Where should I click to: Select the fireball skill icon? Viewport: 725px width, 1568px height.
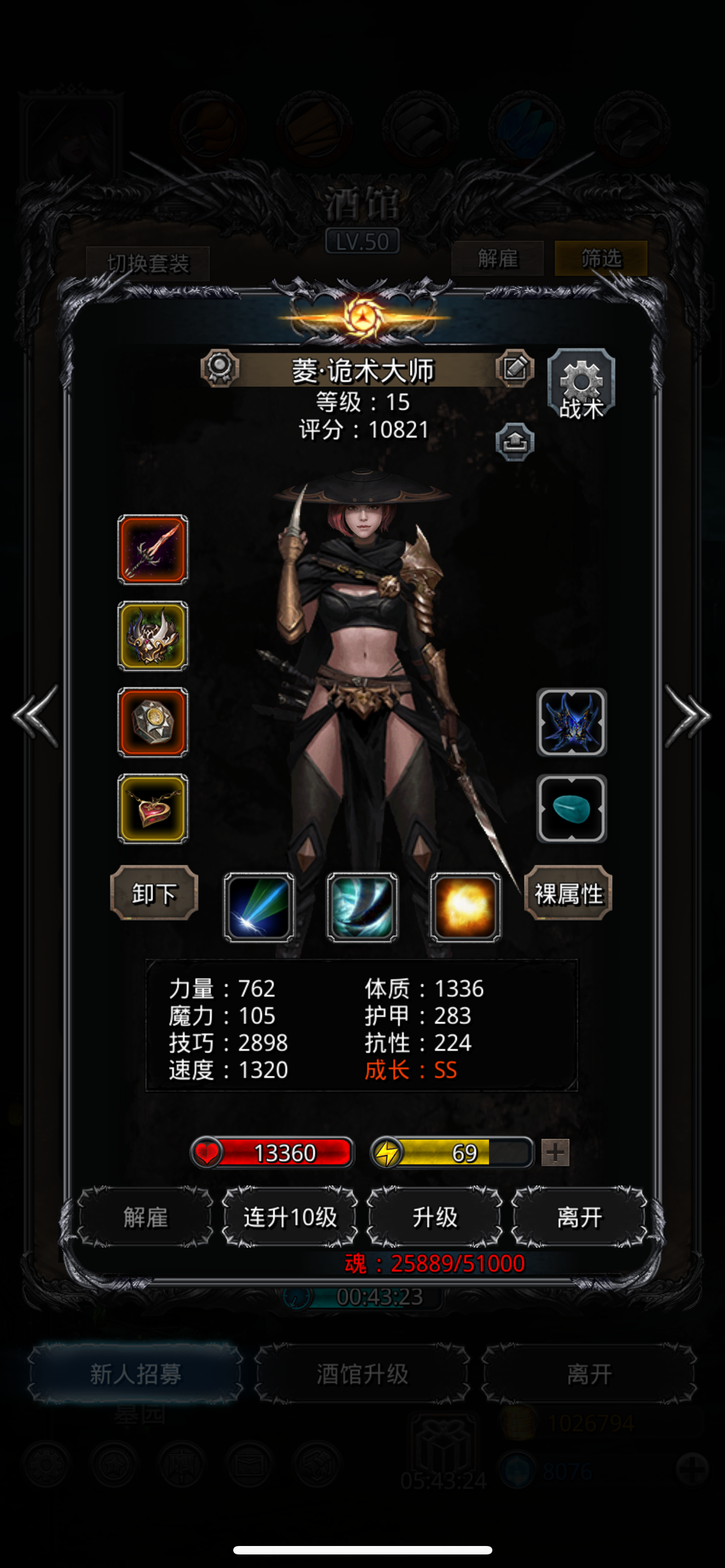pos(464,907)
